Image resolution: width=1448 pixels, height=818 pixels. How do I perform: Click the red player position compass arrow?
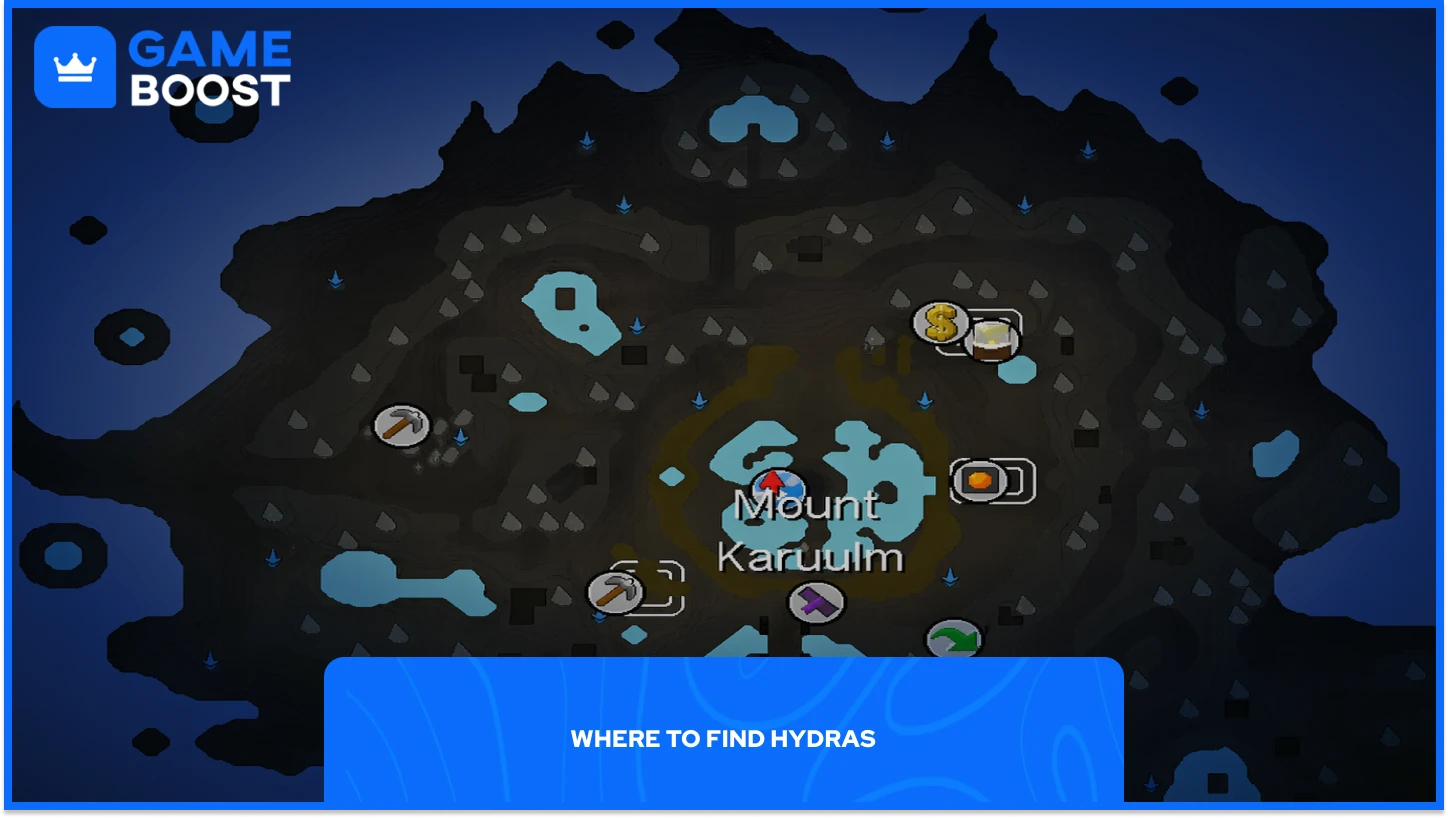772,484
